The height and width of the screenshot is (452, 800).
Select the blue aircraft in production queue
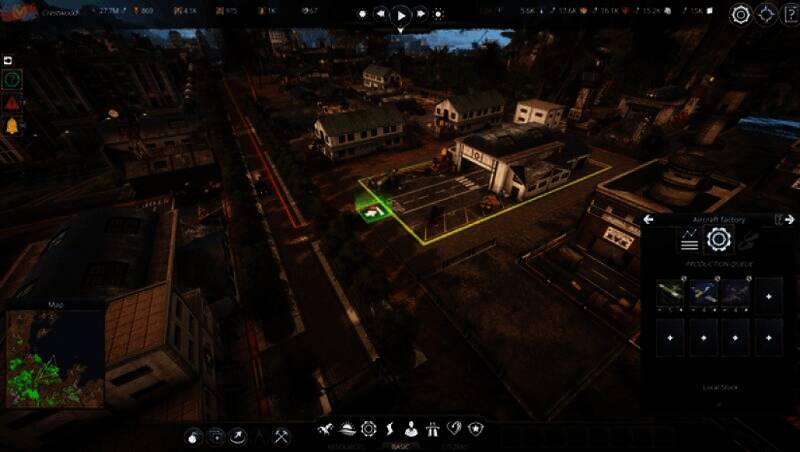(703, 292)
